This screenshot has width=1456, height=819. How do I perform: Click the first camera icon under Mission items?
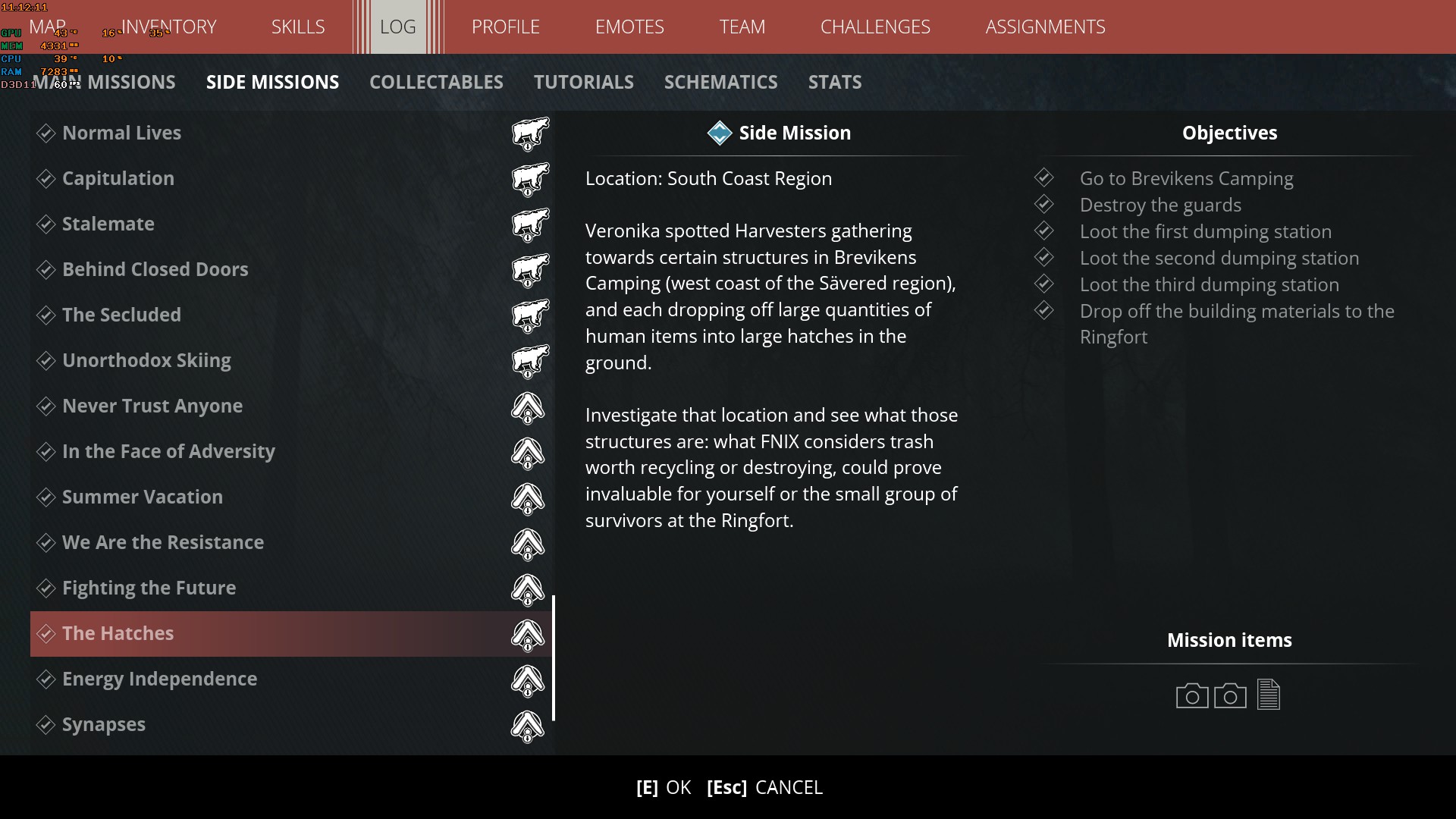pyautogui.click(x=1191, y=695)
